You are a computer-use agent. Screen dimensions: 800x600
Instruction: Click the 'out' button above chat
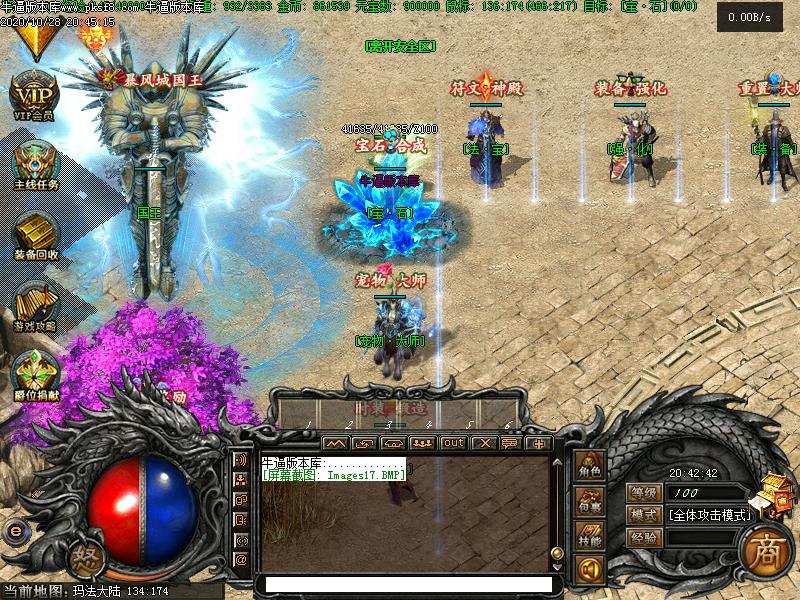(453, 443)
